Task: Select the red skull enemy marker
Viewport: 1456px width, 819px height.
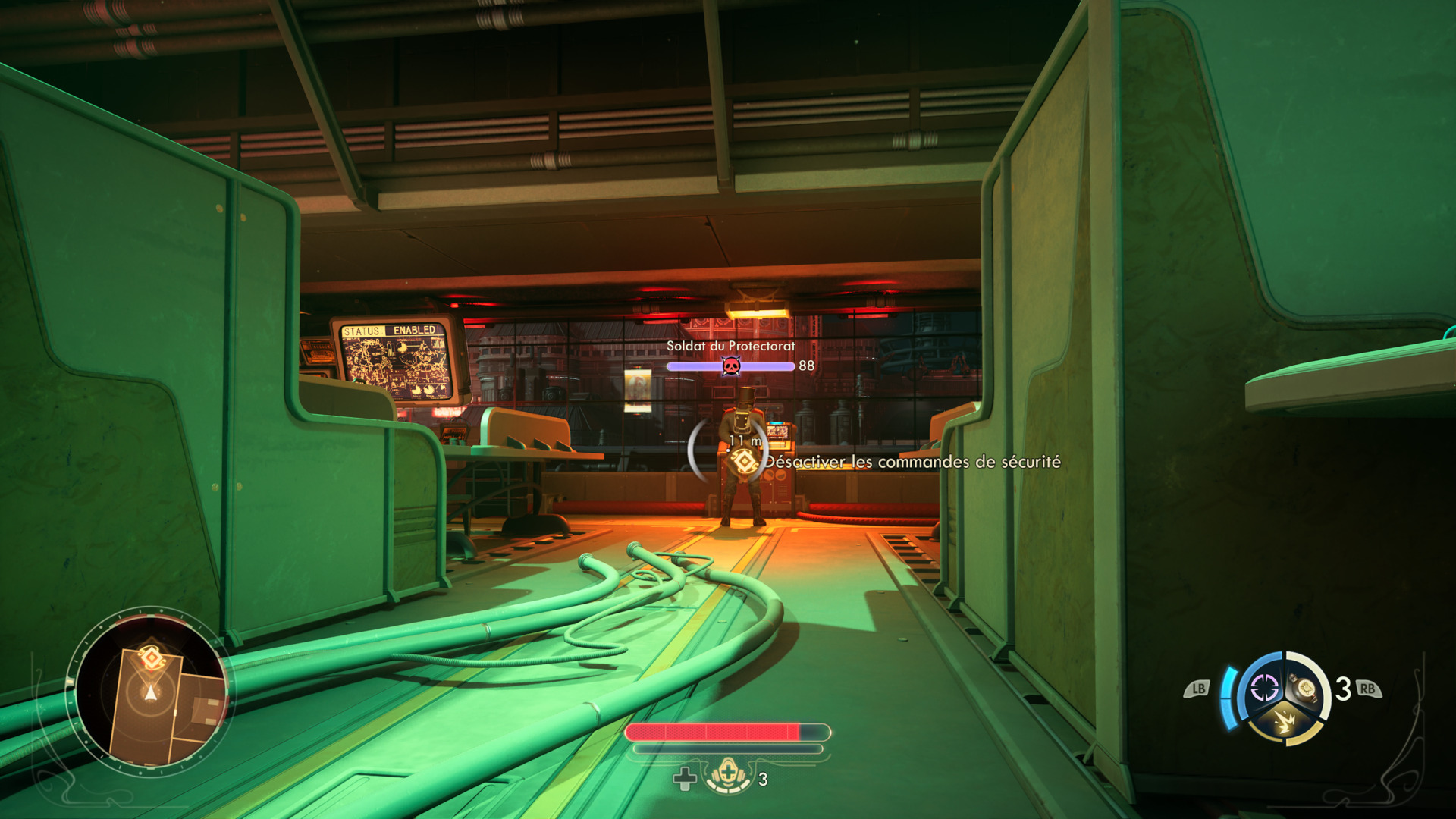Action: 730,367
